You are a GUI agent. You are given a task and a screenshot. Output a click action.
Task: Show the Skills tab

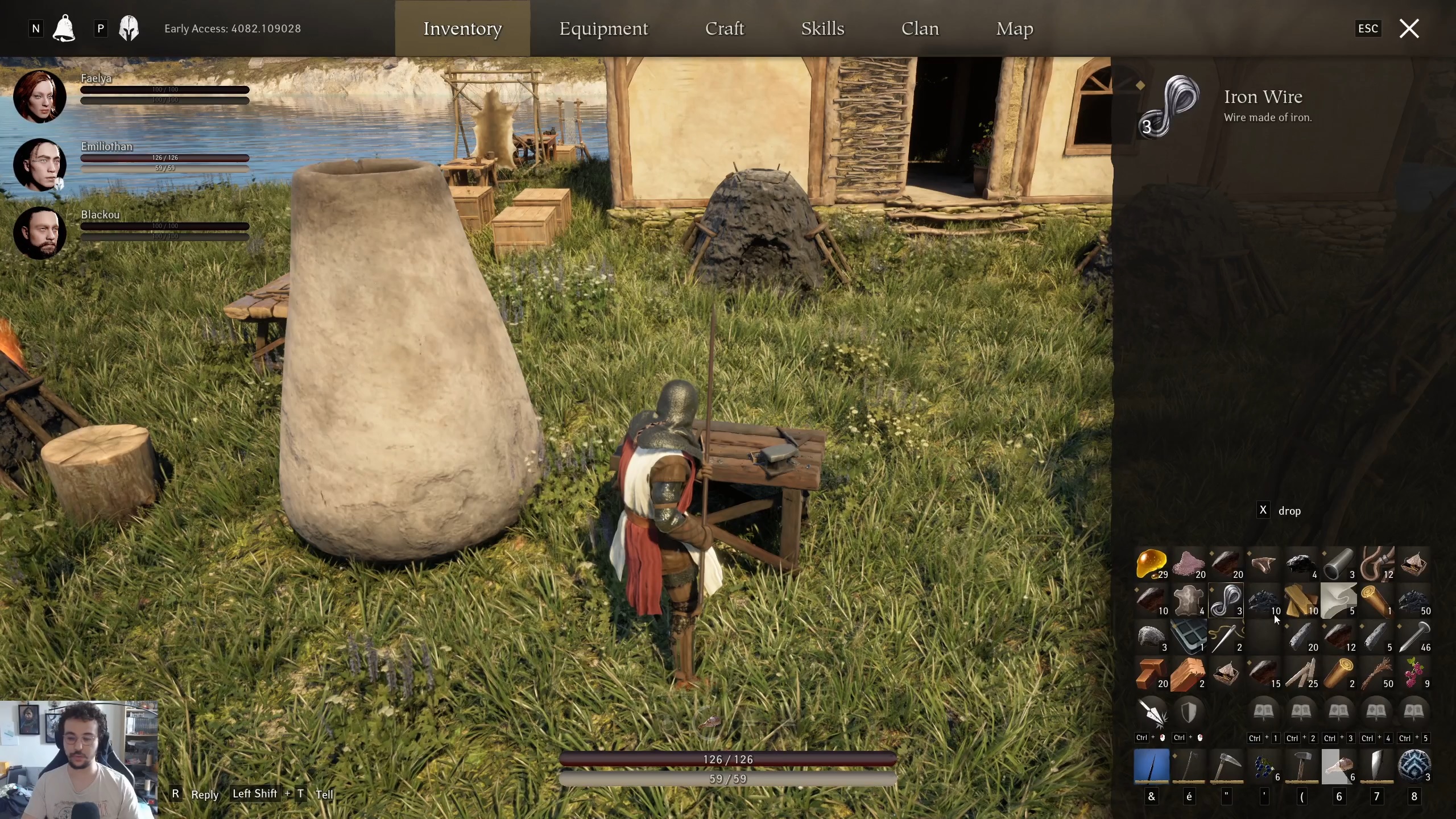822,28
